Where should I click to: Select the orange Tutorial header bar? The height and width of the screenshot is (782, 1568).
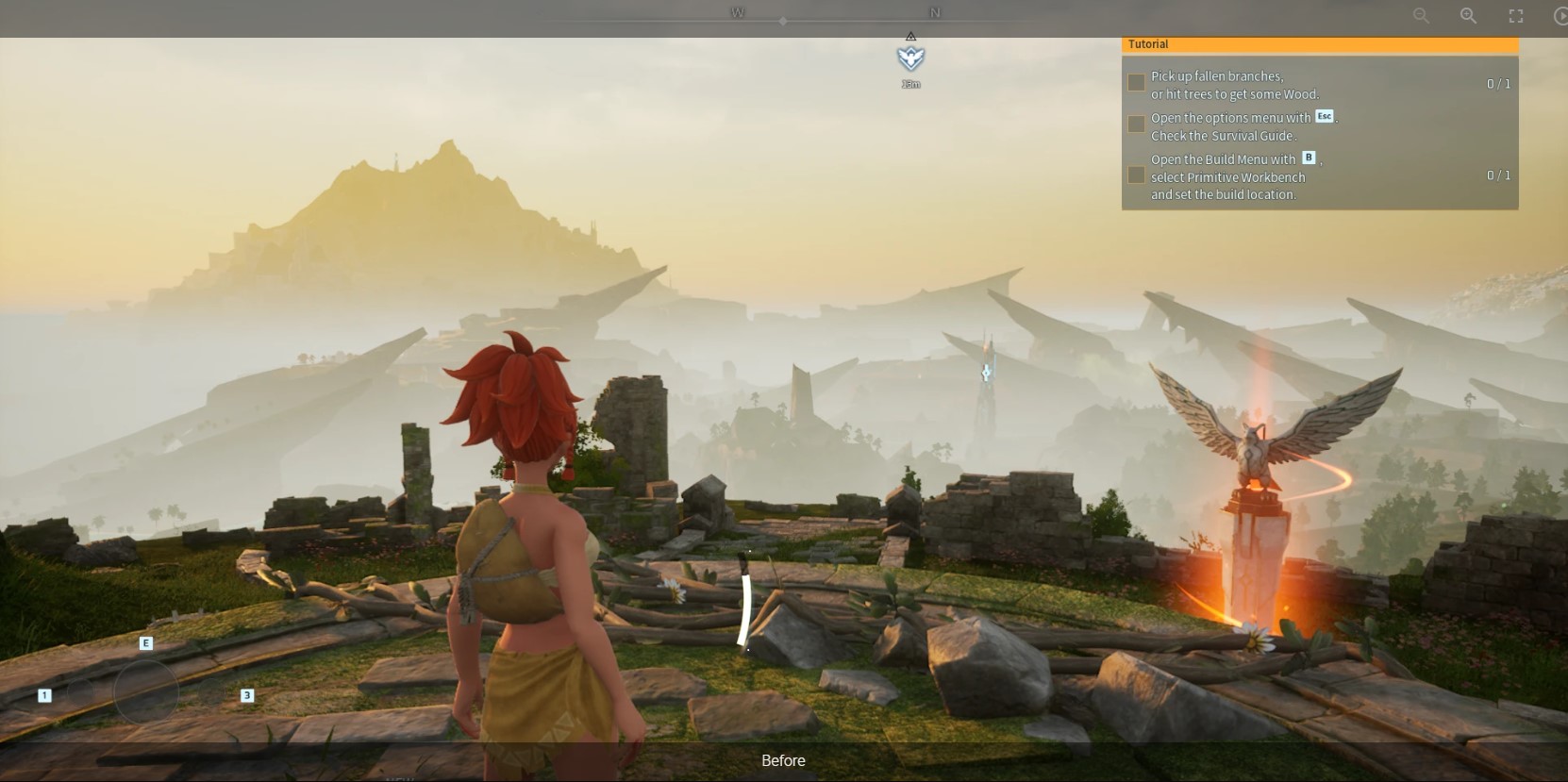click(x=1320, y=44)
